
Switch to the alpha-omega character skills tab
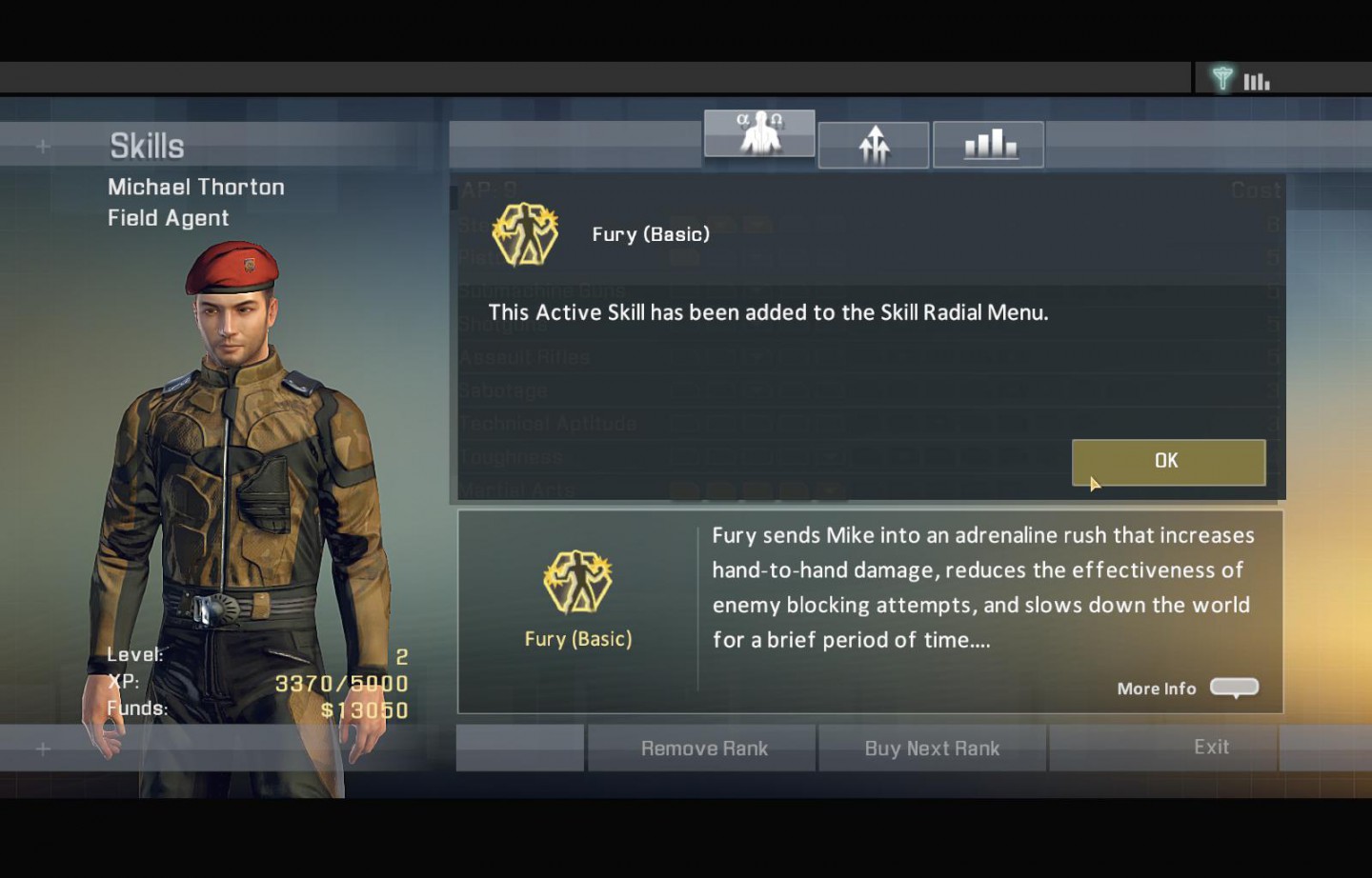coord(759,134)
